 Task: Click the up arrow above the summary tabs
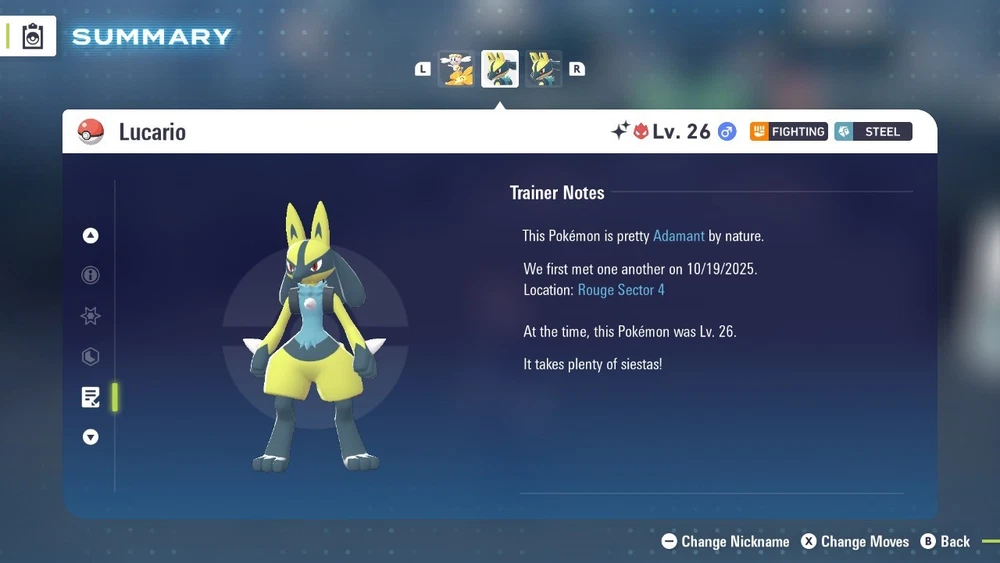click(x=91, y=236)
